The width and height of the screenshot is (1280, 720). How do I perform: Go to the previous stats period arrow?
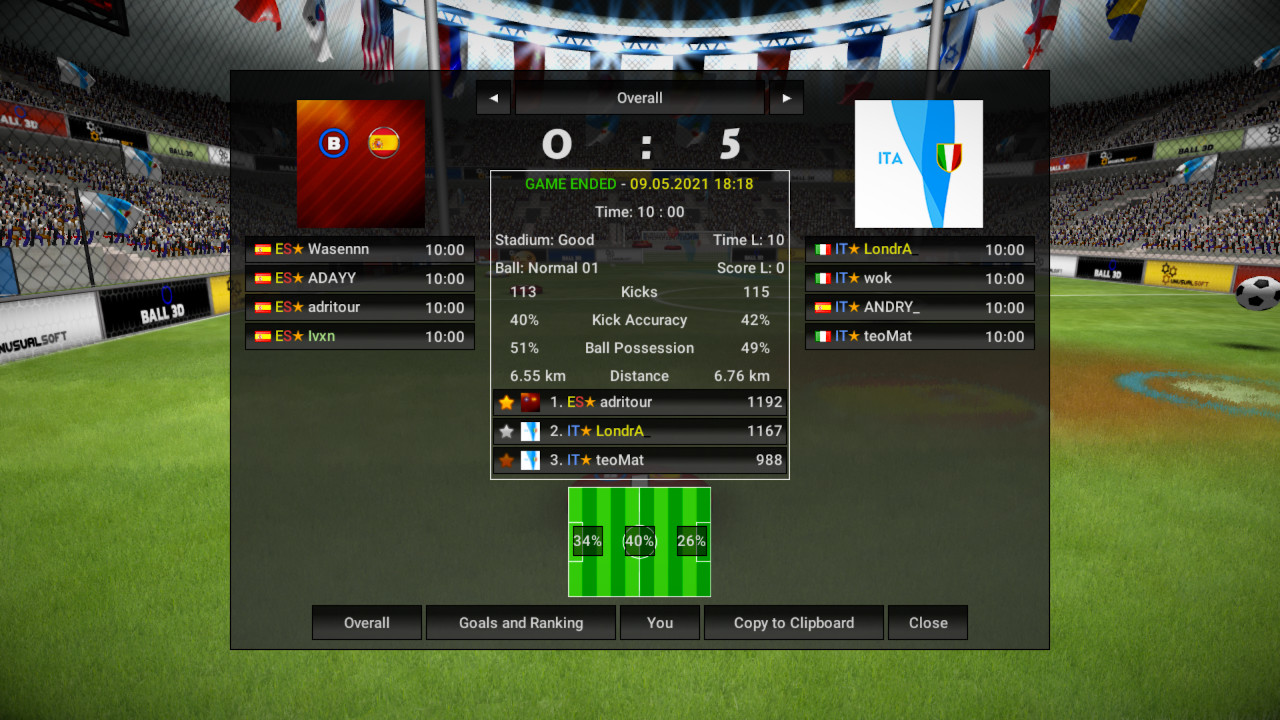click(493, 98)
